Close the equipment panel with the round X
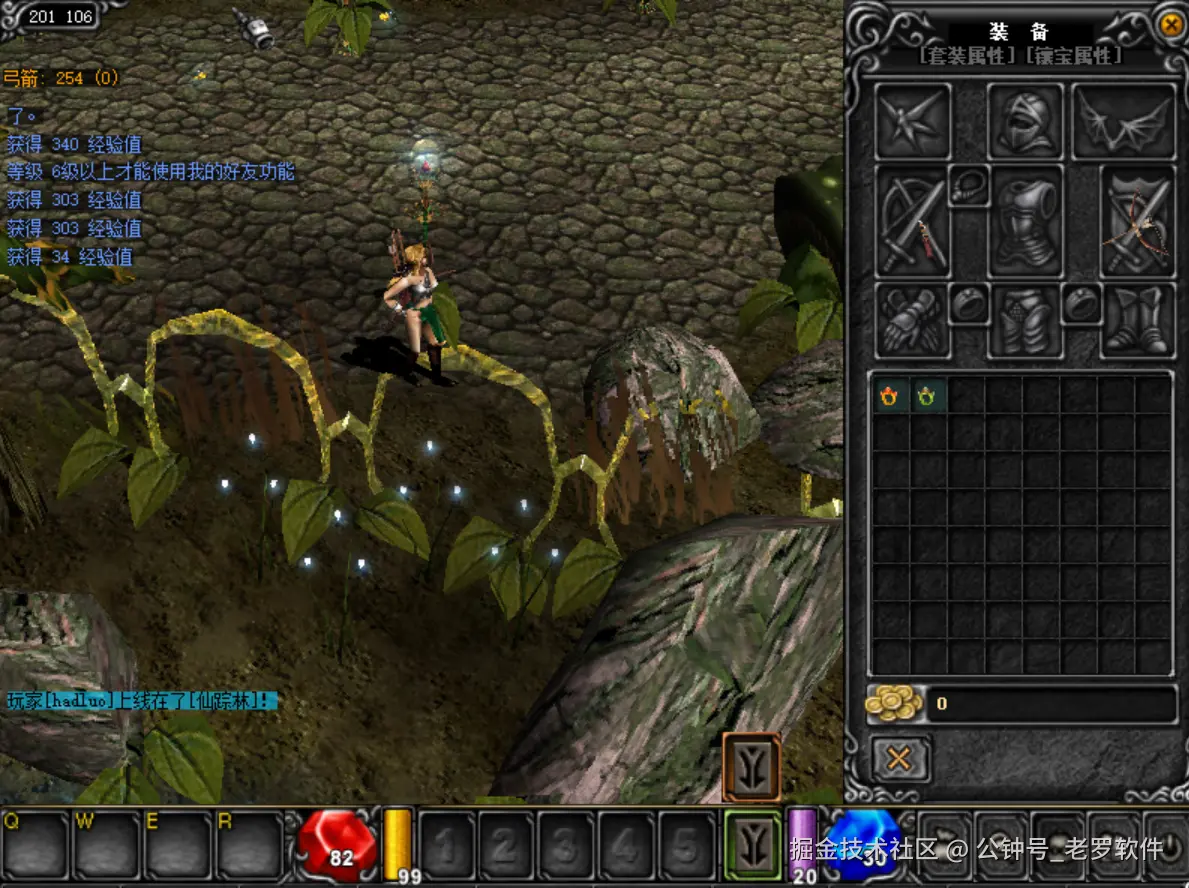1189x888 pixels. 1169,24
